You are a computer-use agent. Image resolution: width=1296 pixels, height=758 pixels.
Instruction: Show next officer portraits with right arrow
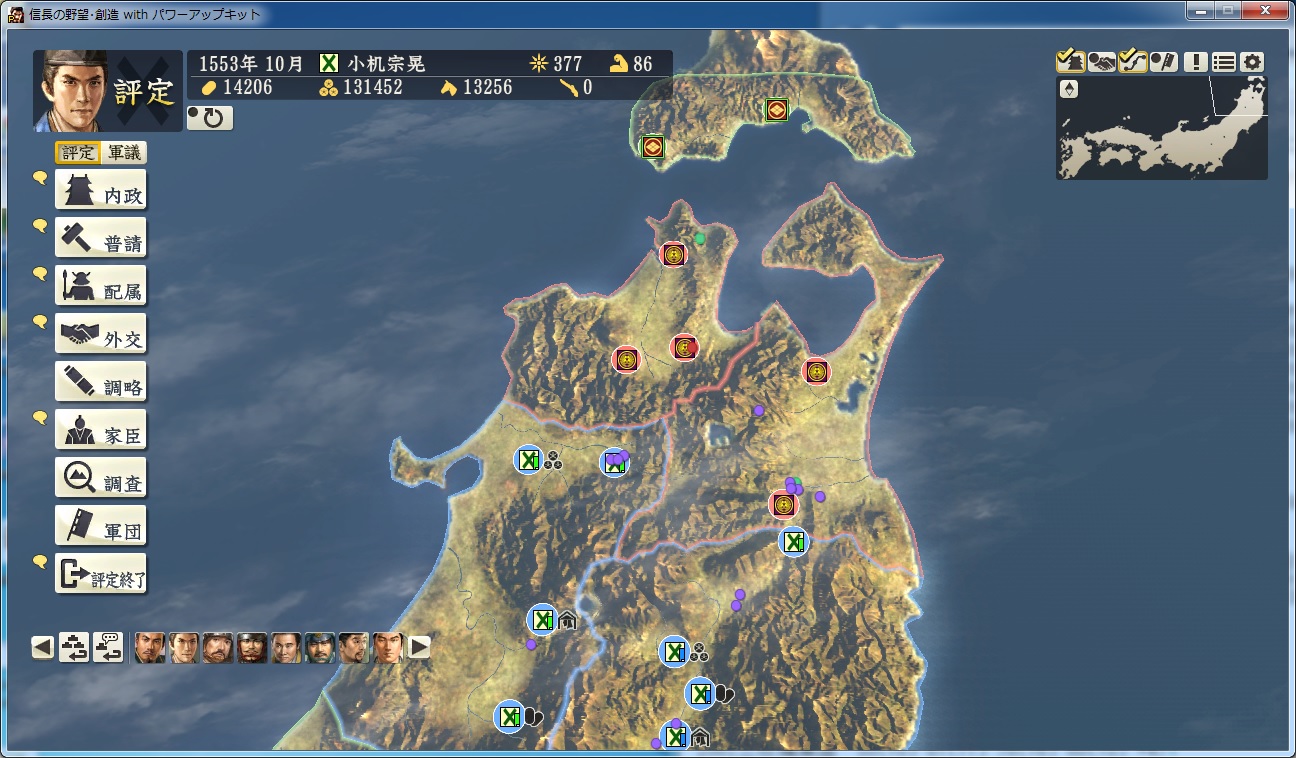pos(419,648)
